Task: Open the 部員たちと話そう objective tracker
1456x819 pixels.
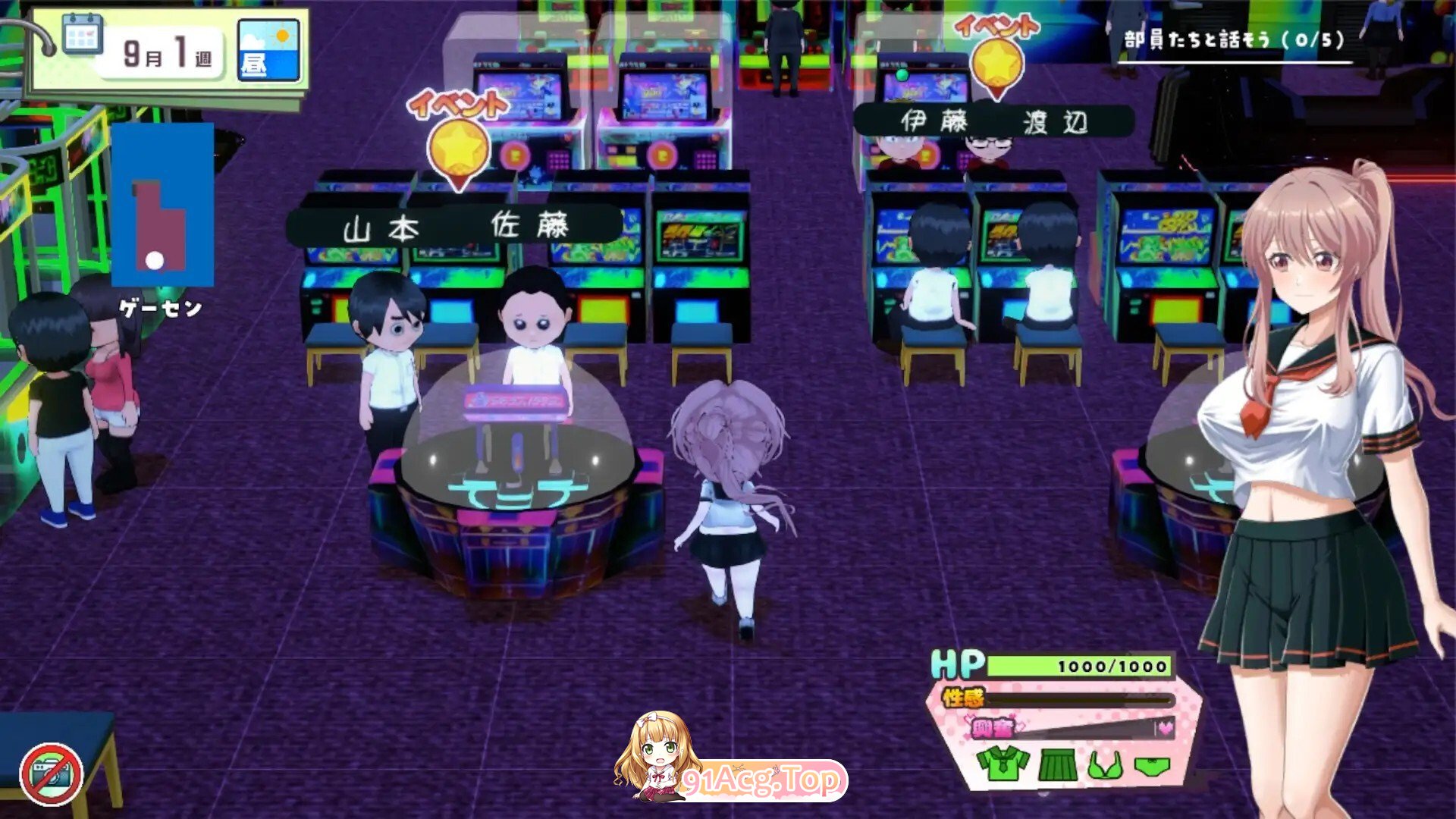Action: [x=1234, y=41]
